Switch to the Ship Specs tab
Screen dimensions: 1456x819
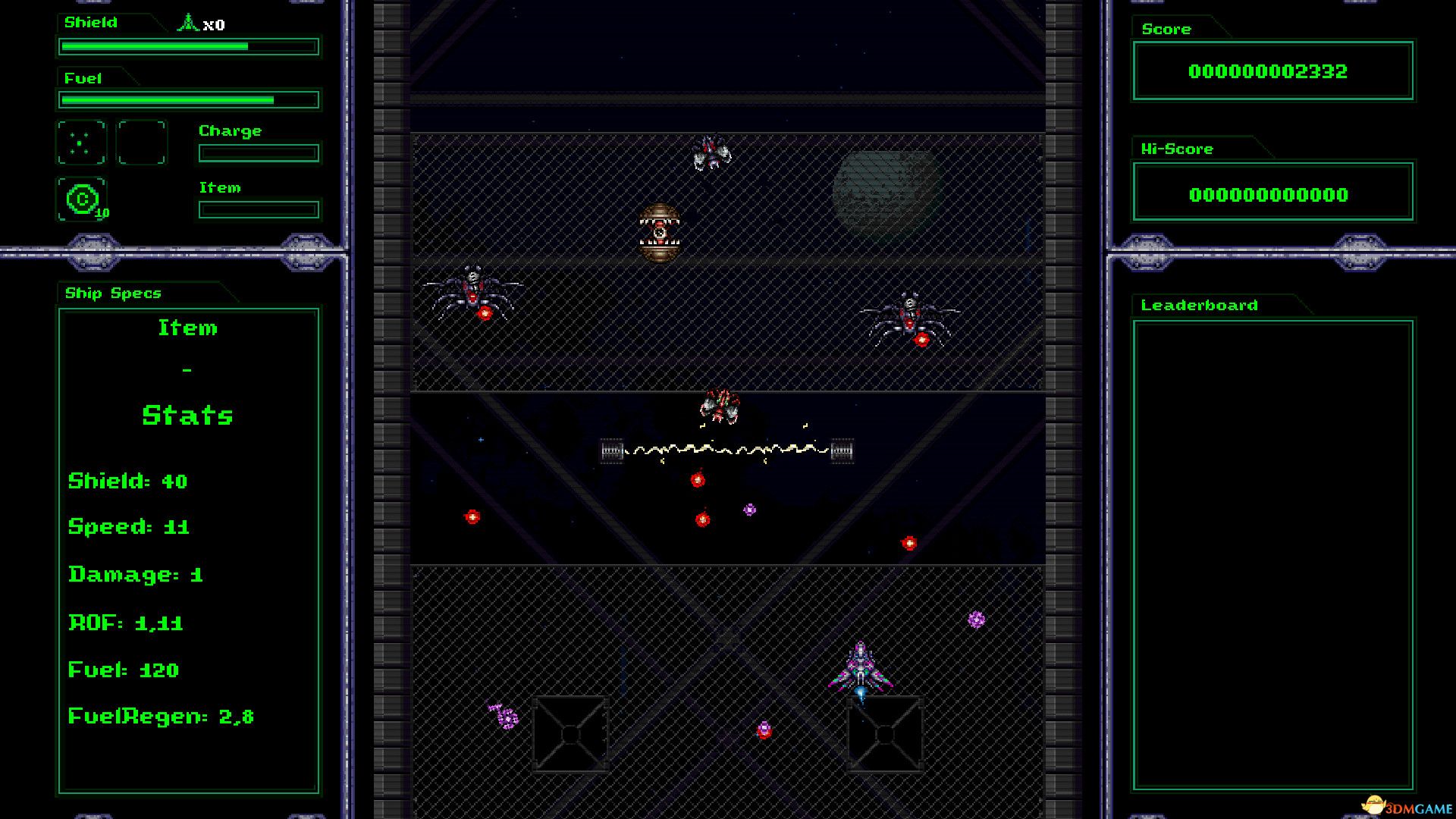112,293
